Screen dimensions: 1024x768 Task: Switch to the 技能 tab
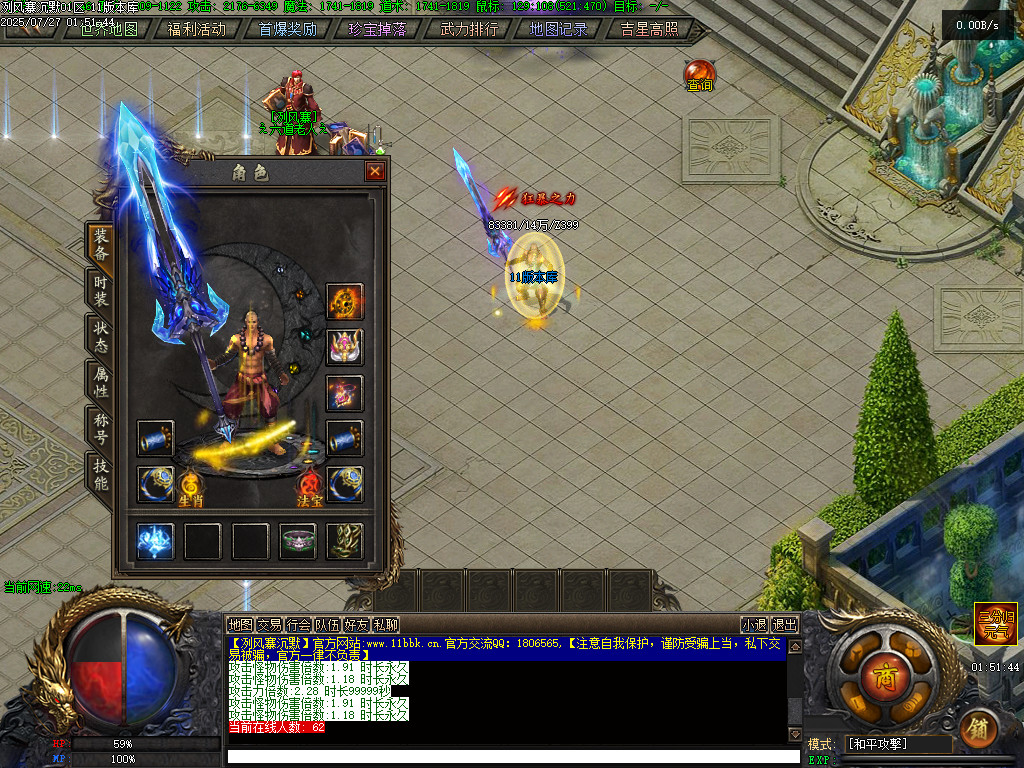(x=101, y=474)
